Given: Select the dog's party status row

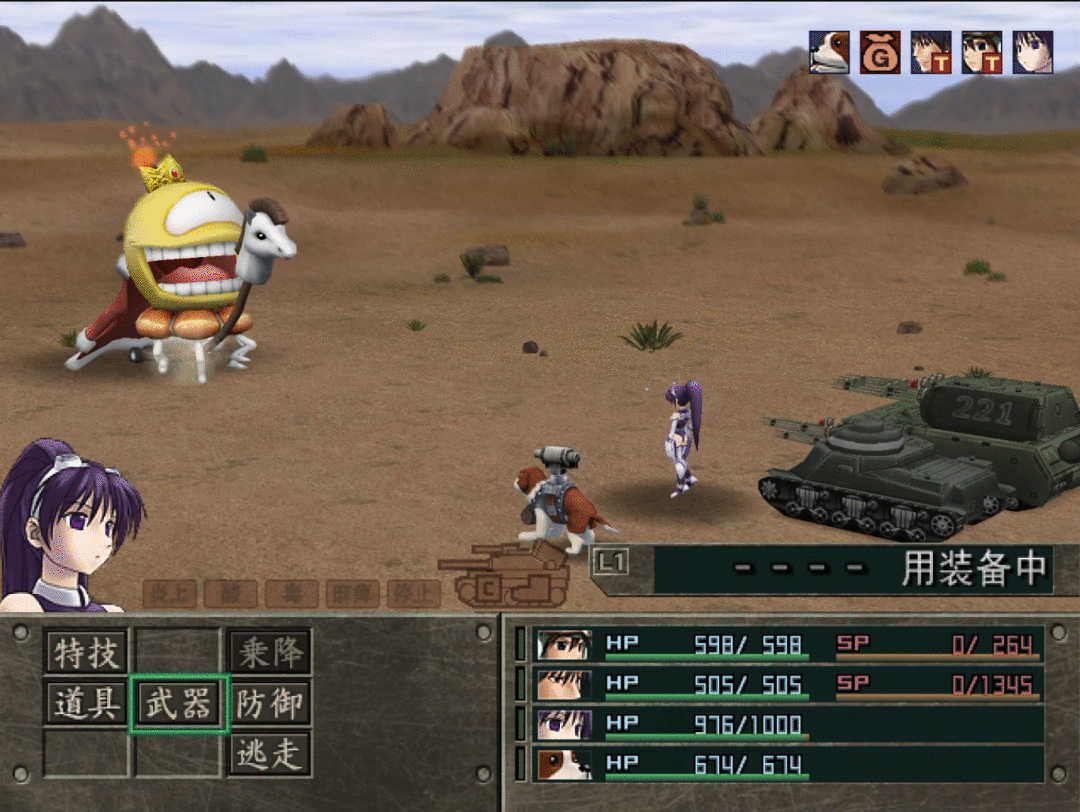Looking at the screenshot, I should point(788,765).
